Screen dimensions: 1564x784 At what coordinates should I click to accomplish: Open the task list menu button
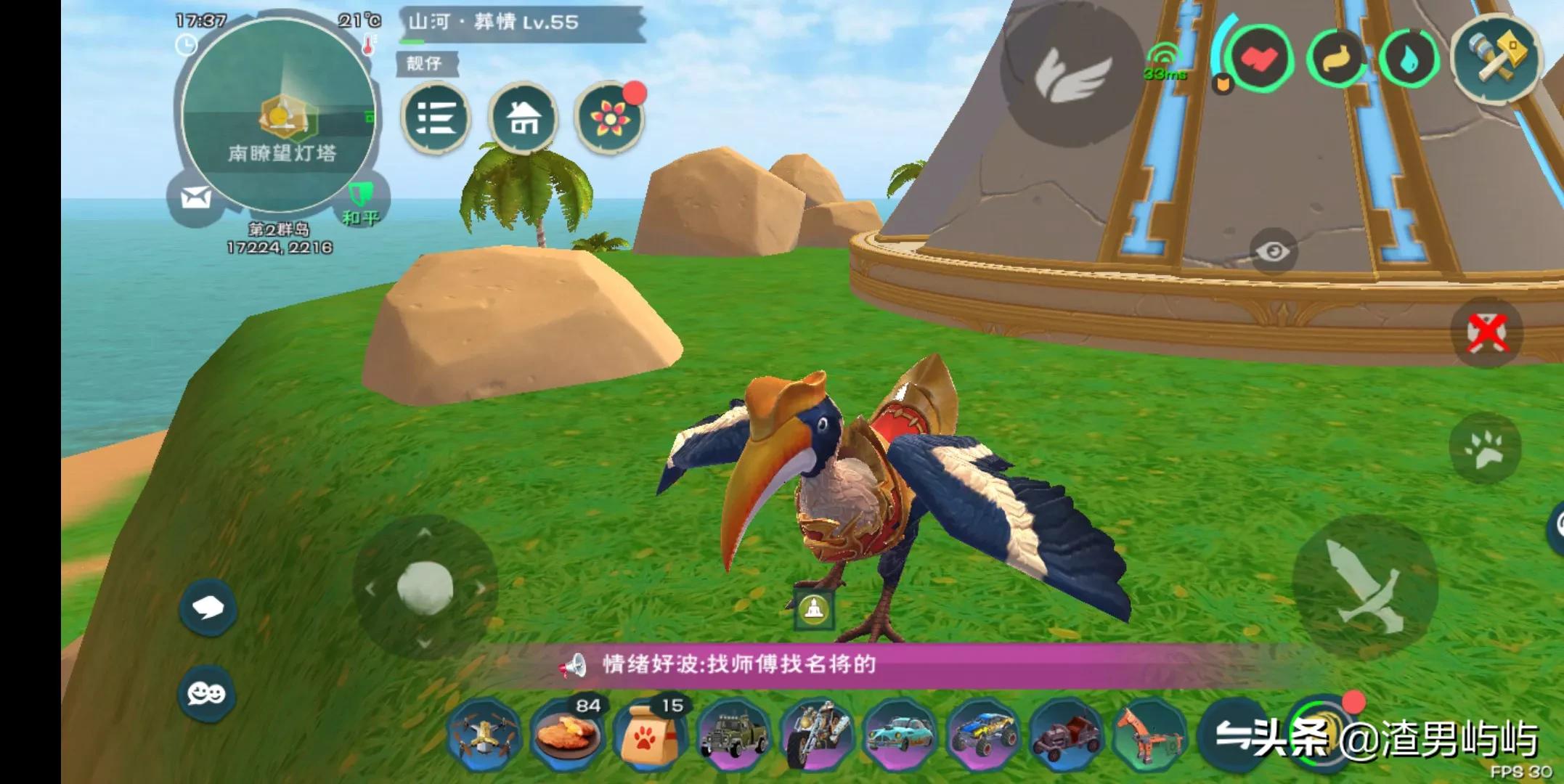pos(436,118)
